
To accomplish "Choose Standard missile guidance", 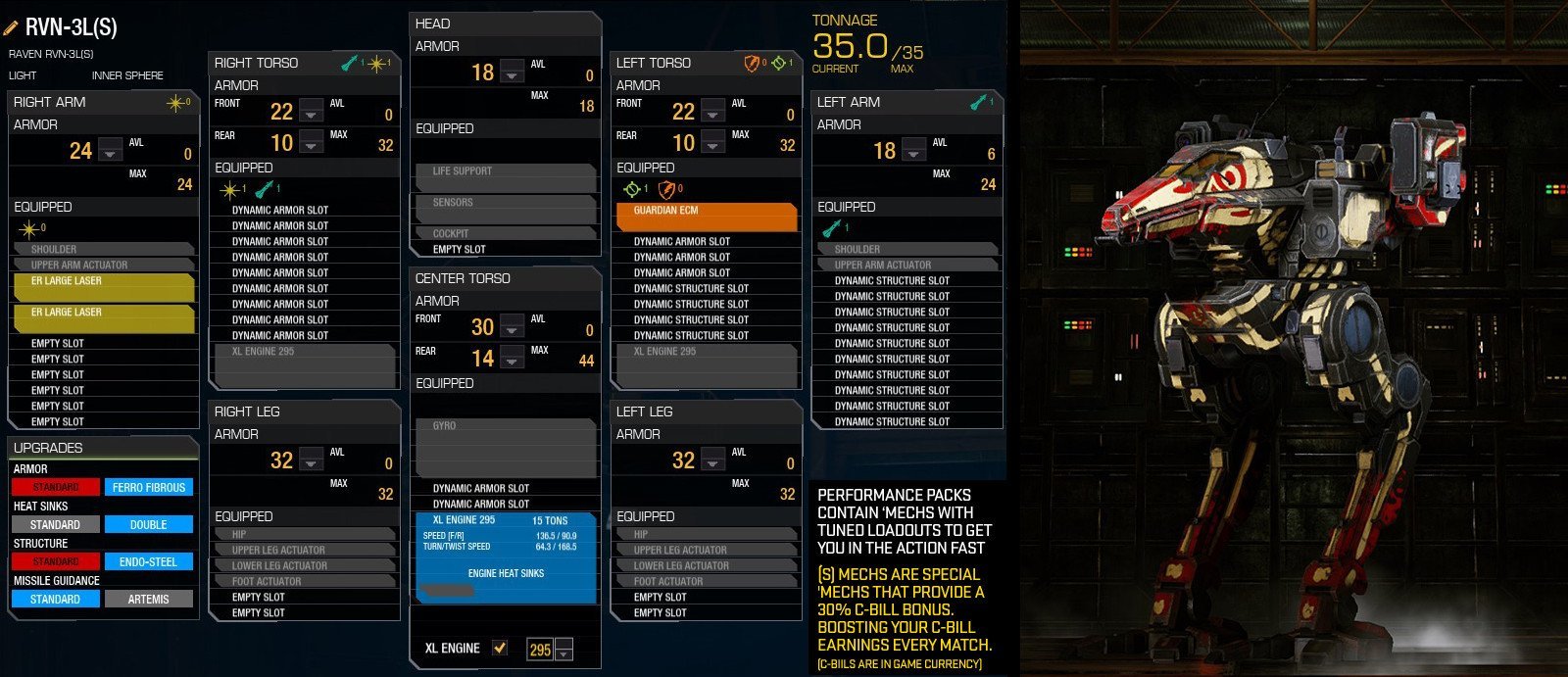I will 55,599.
